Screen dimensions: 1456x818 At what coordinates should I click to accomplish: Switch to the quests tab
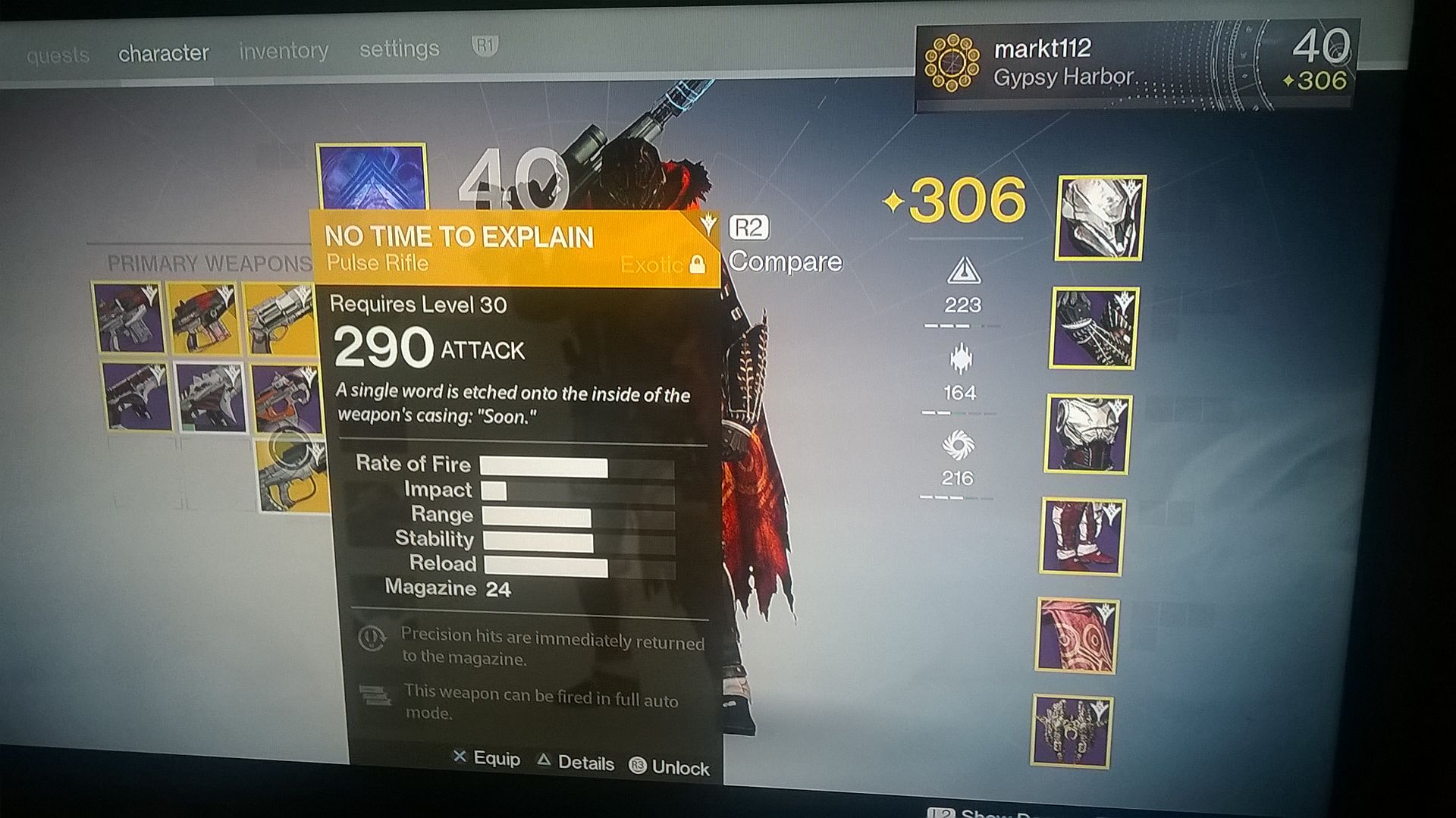point(58,55)
